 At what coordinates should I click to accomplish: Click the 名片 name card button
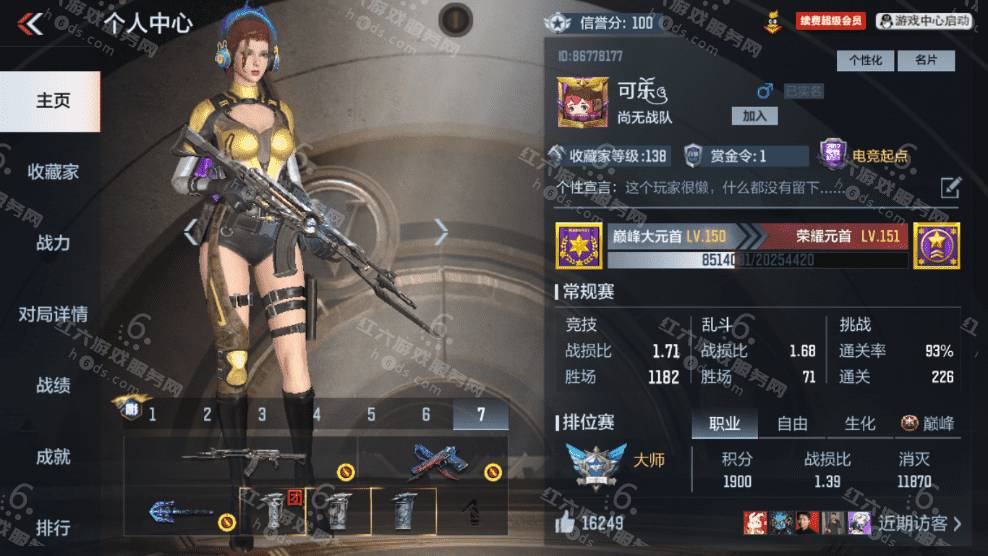[x=925, y=61]
